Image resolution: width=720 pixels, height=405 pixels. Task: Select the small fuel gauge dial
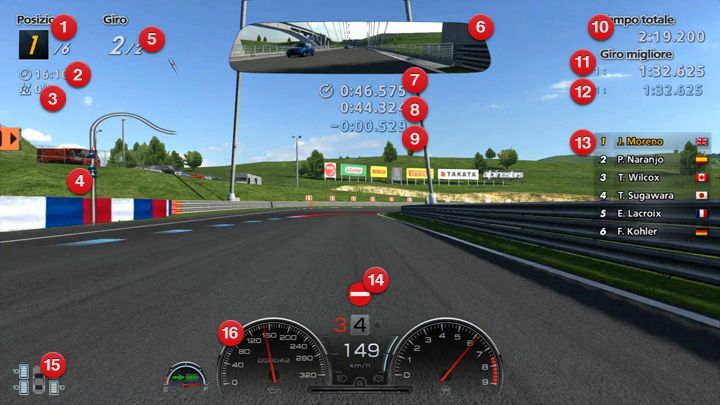pos(185,378)
